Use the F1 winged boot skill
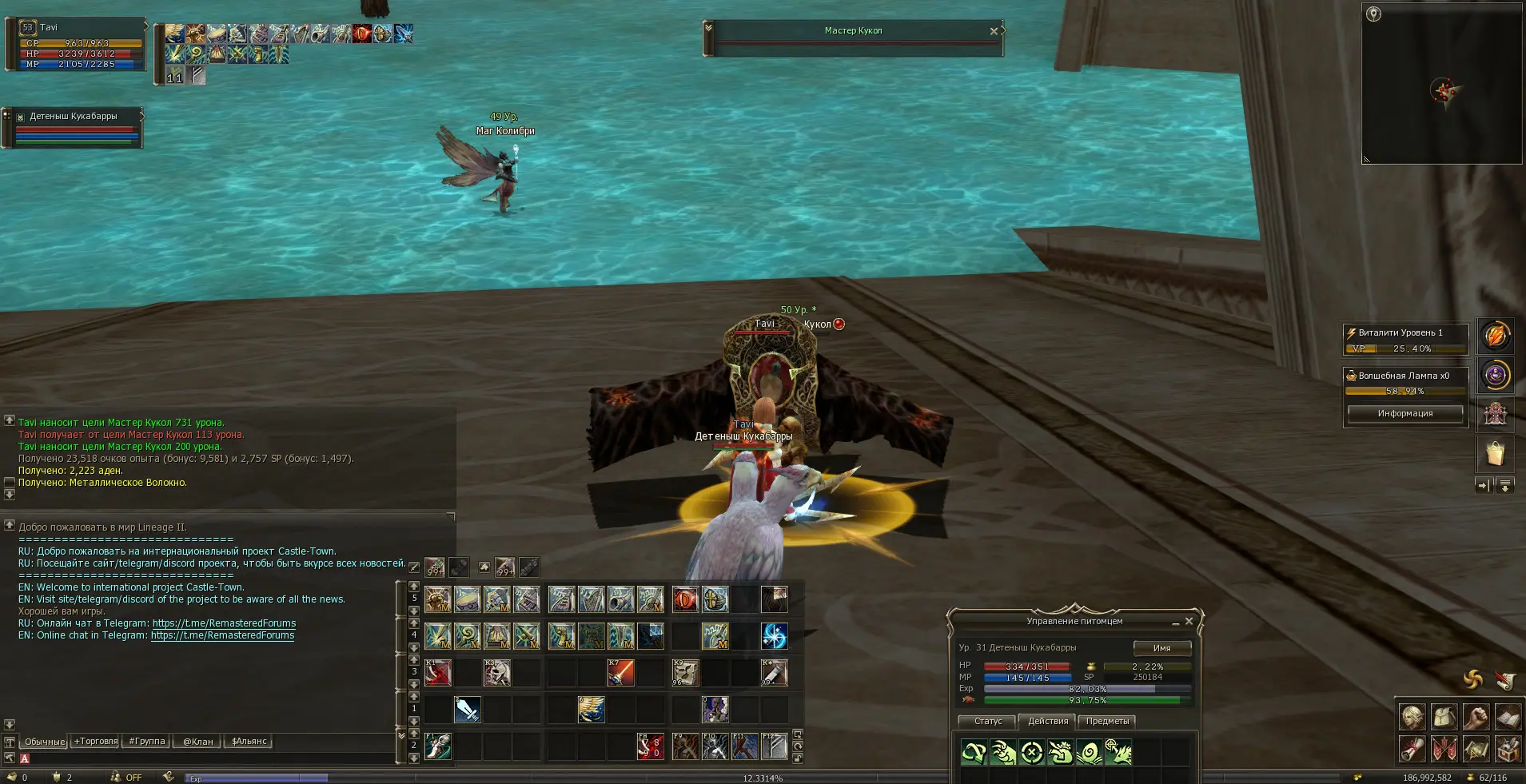This screenshot has width=1526, height=784. pyautogui.click(x=438, y=746)
